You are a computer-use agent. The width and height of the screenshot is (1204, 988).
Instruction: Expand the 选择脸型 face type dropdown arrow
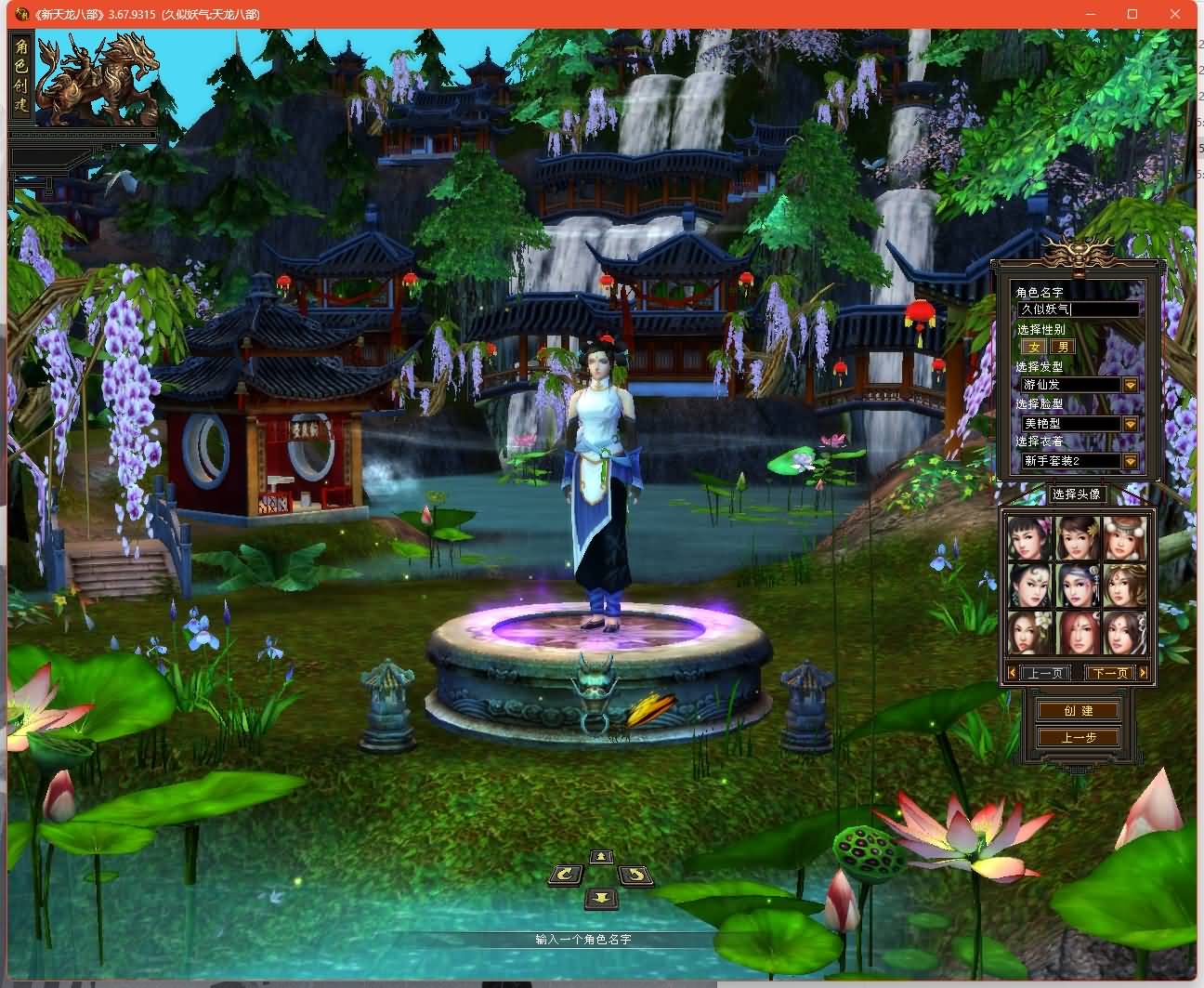pyautogui.click(x=1131, y=424)
